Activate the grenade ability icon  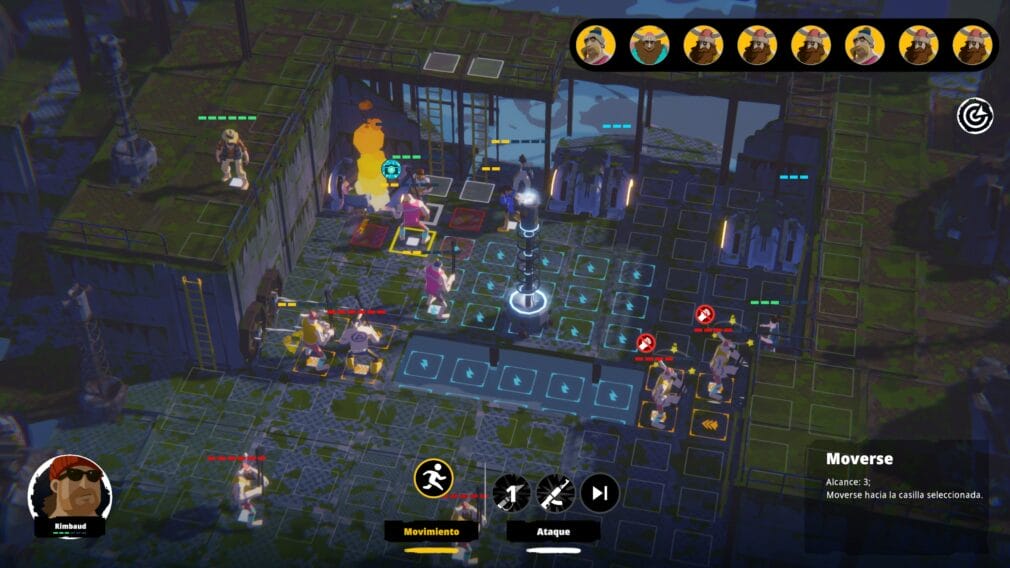click(510, 492)
